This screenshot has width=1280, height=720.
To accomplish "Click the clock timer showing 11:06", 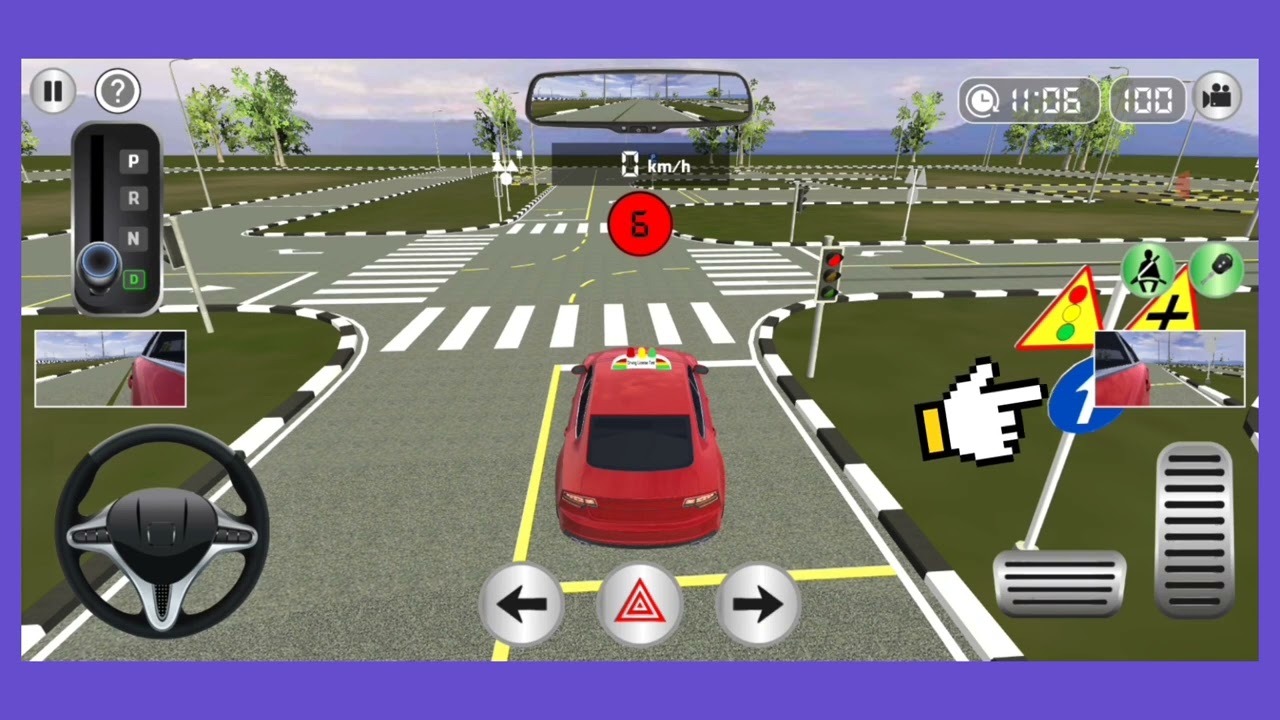I will 1028,99.
